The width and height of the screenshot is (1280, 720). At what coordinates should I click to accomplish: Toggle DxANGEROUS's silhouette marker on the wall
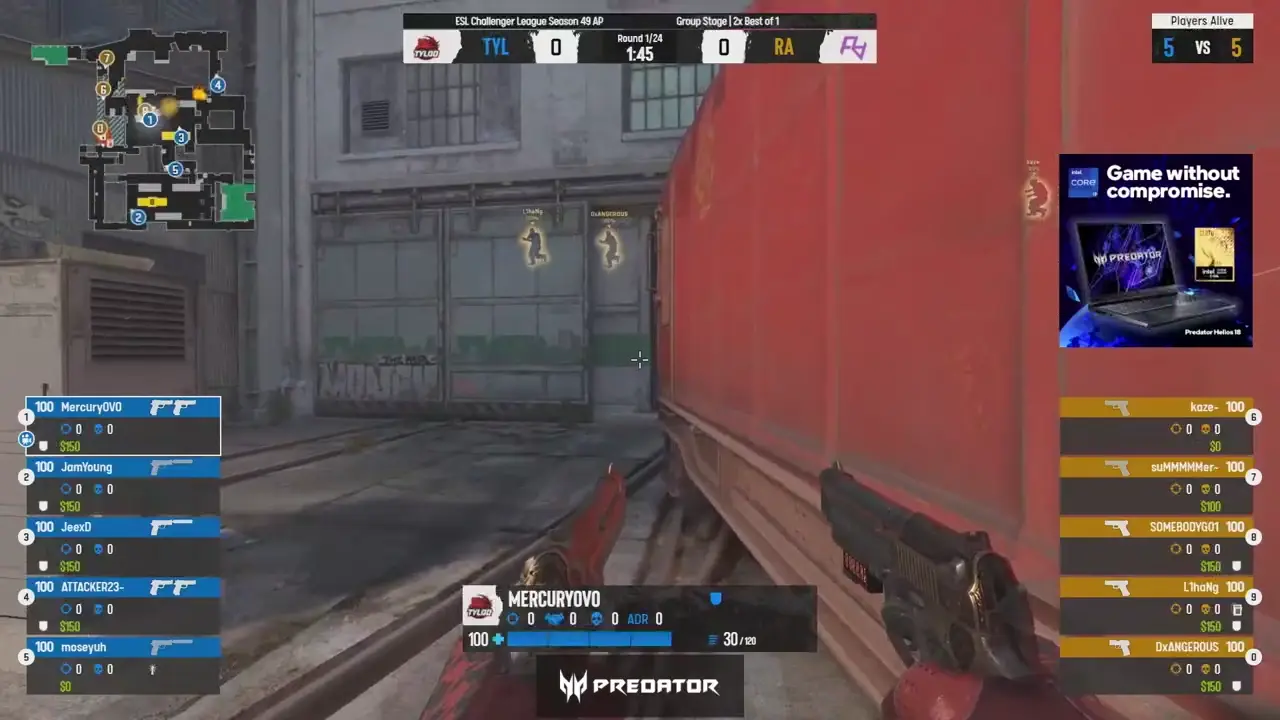point(610,245)
